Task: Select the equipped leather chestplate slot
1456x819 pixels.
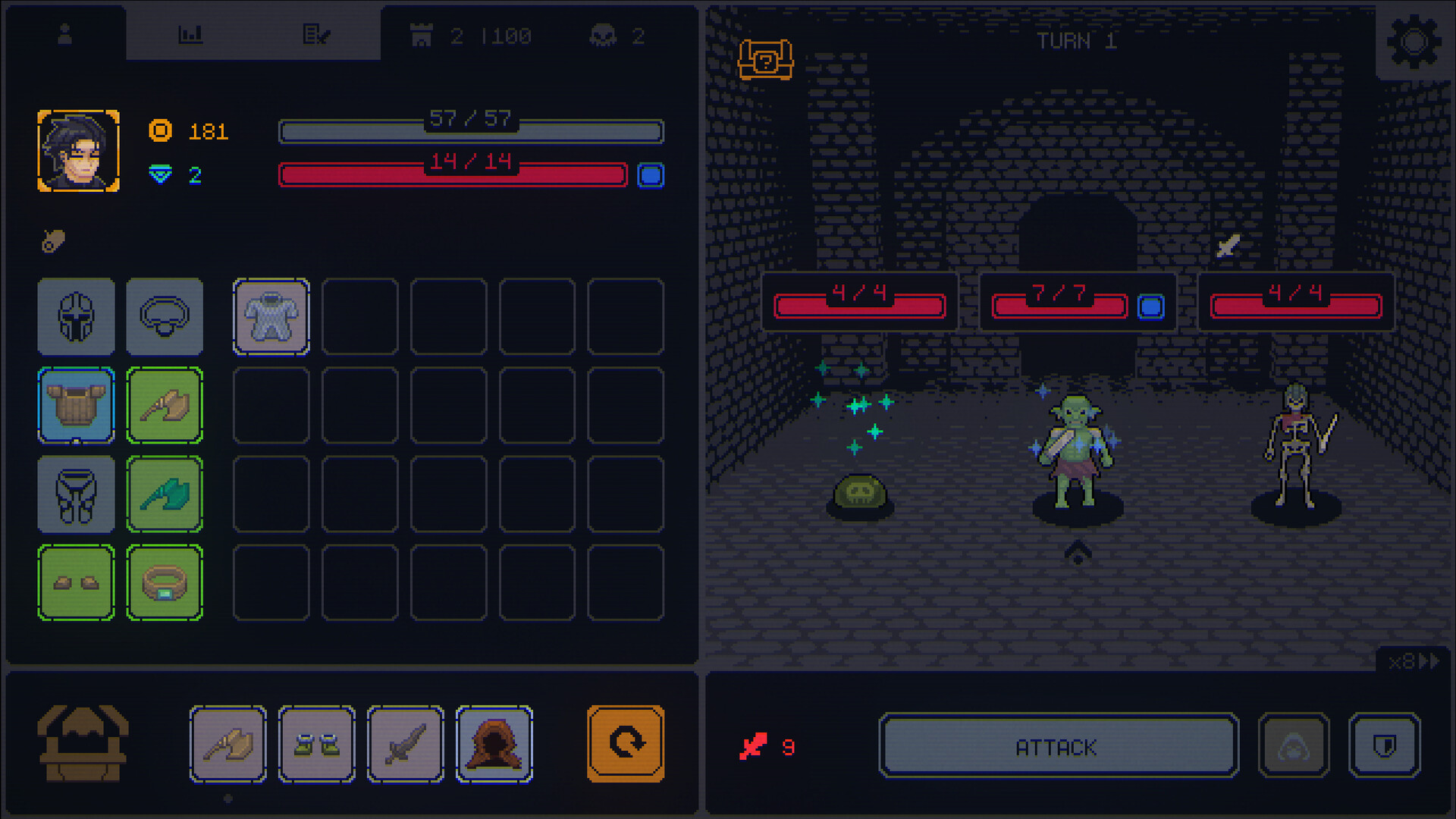Action: (76, 406)
